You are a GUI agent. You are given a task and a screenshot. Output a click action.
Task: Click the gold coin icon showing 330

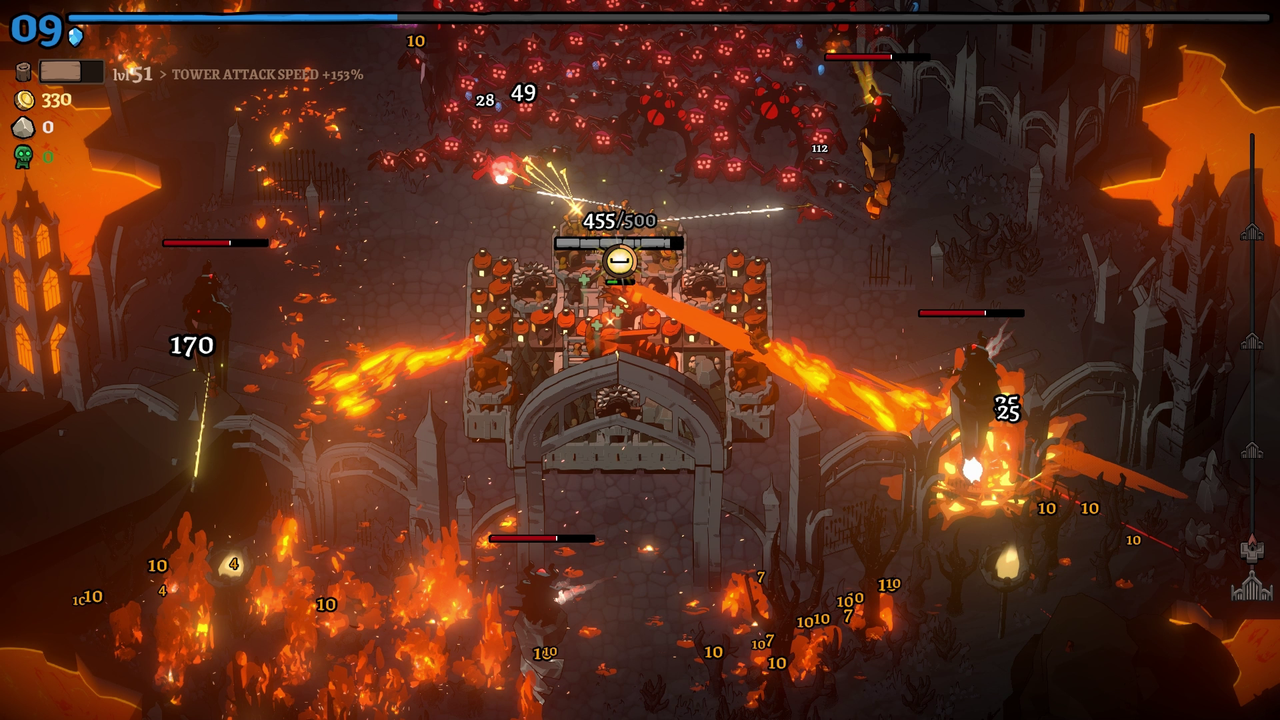pyautogui.click(x=24, y=99)
